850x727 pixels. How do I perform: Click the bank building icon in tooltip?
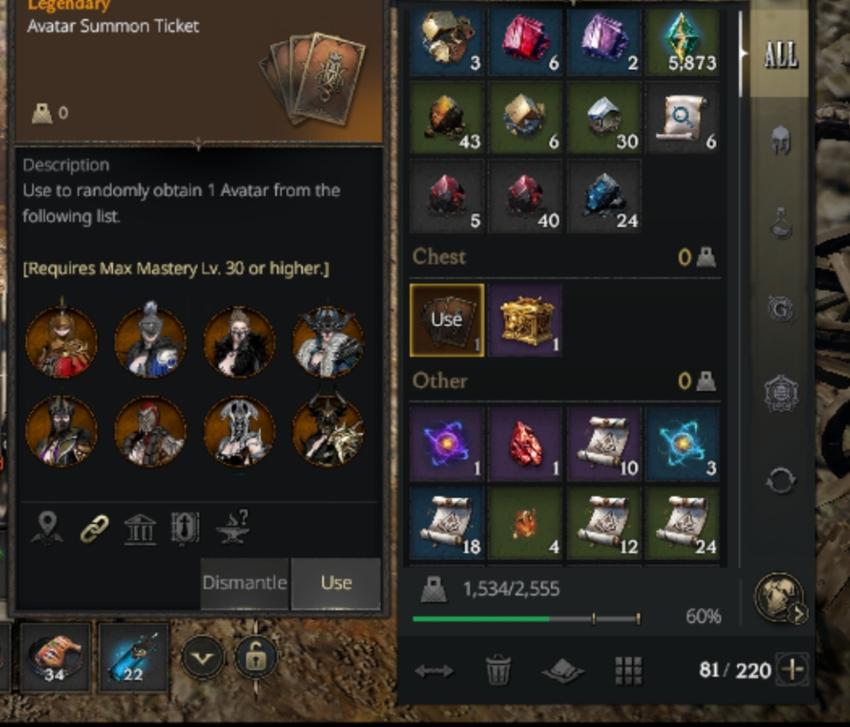click(140, 529)
